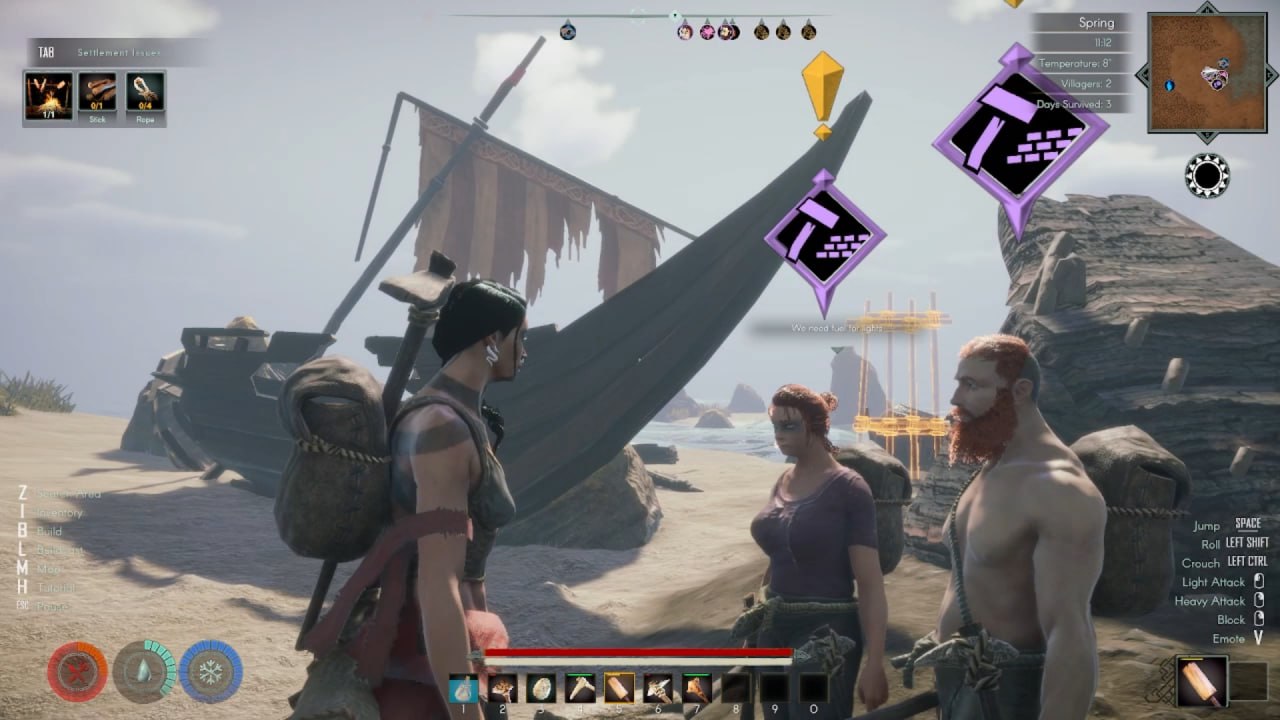1280x720 pixels.
Task: Click the large purple hammer-and-bricks build marker
Action: pos(1019,136)
